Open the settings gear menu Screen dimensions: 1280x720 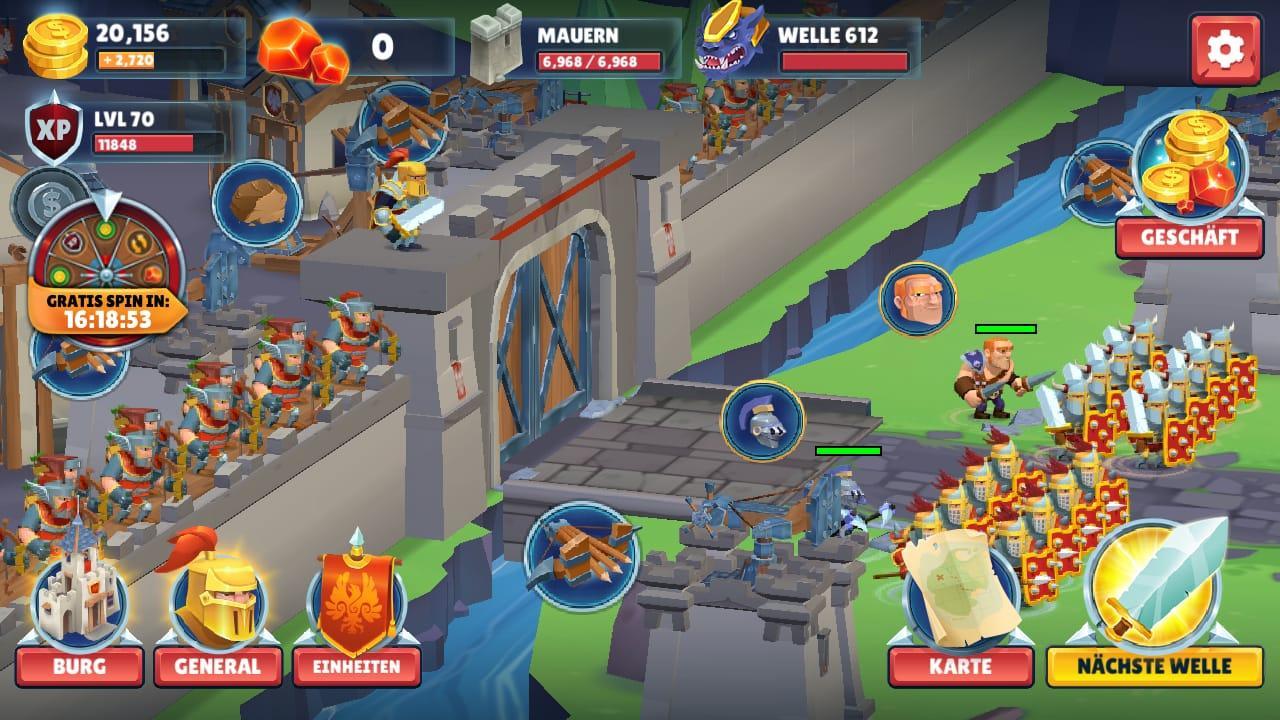[1225, 50]
